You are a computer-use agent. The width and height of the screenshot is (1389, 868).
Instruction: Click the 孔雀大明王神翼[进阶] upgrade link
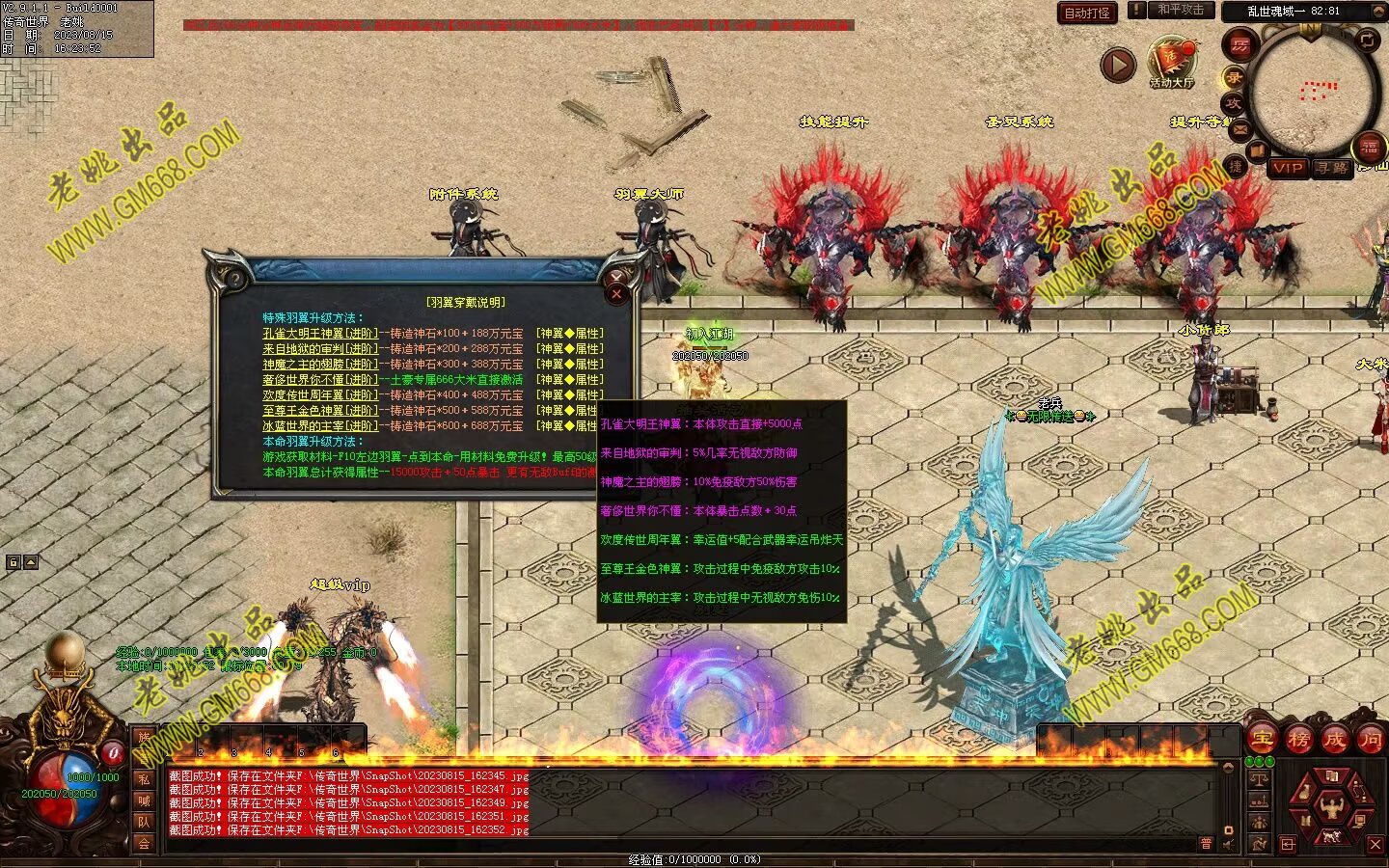pos(320,334)
